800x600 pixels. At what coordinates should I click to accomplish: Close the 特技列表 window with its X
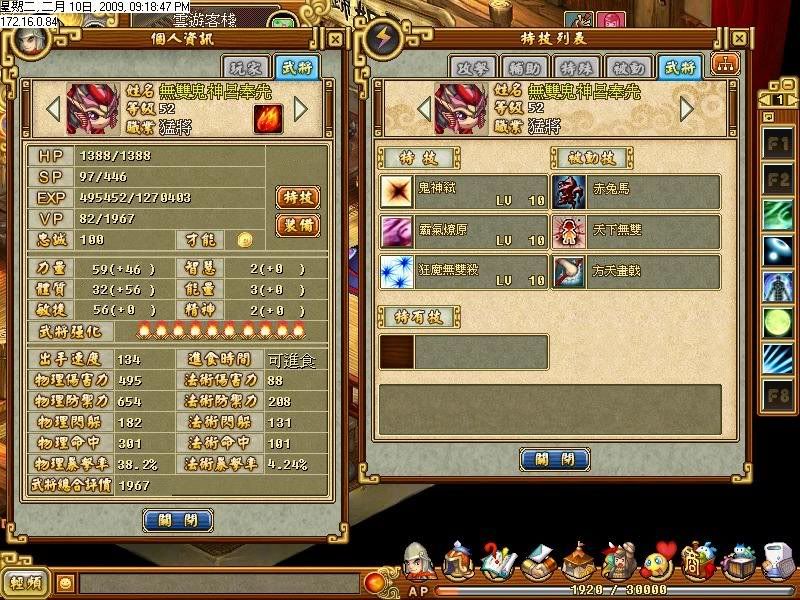point(738,39)
